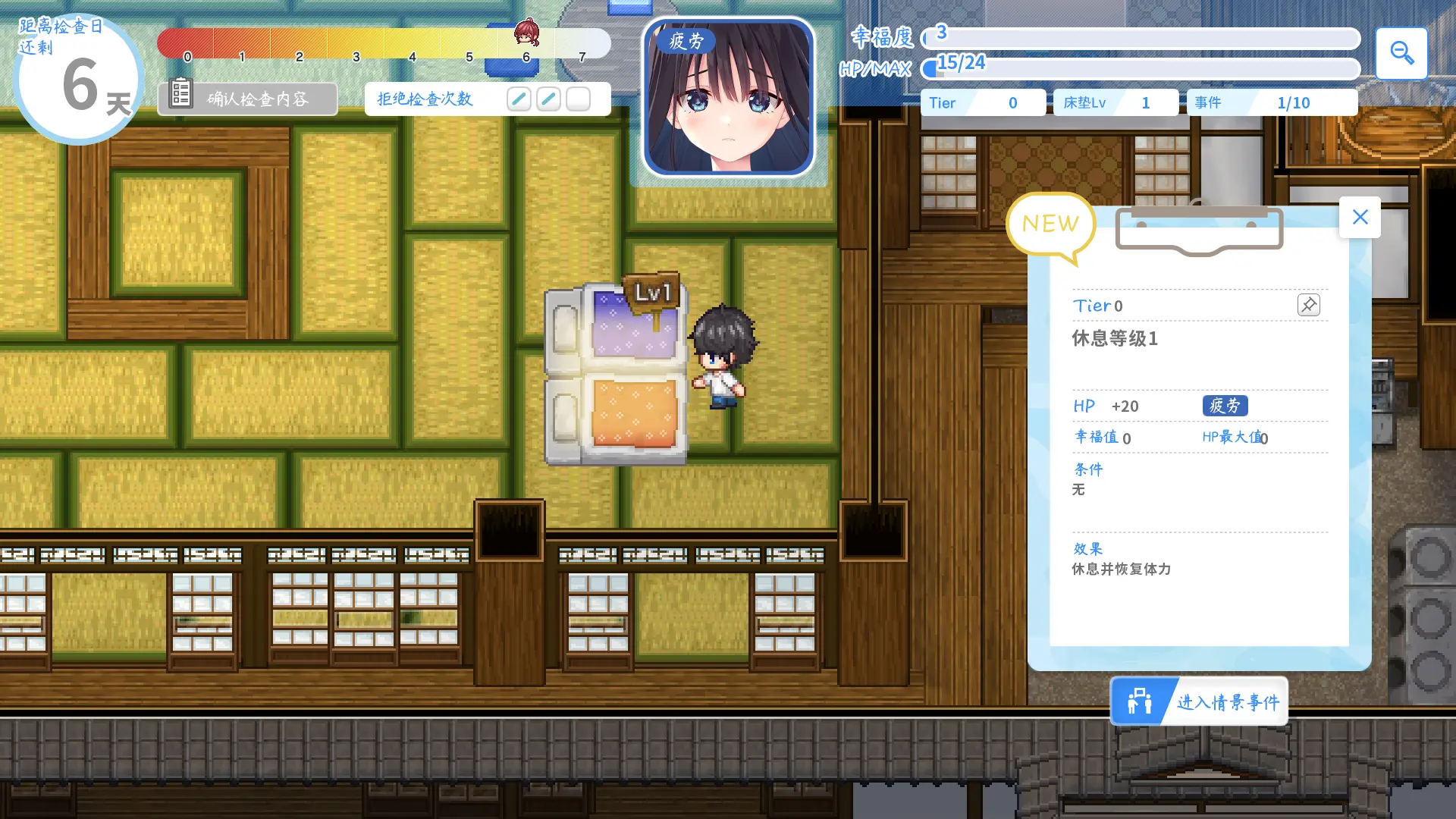
Task: Click the girl's portrait showing 疲劳
Action: tap(728, 98)
